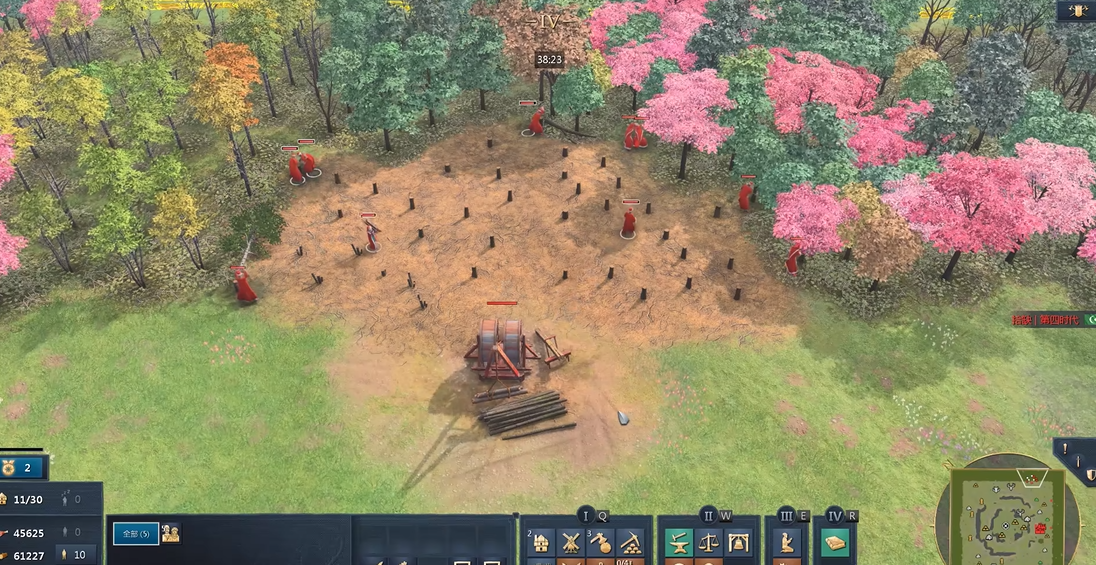This screenshot has width=1096, height=565.
Task: Select the villagers-on-wood counter showing 10
Action: [x=78, y=555]
